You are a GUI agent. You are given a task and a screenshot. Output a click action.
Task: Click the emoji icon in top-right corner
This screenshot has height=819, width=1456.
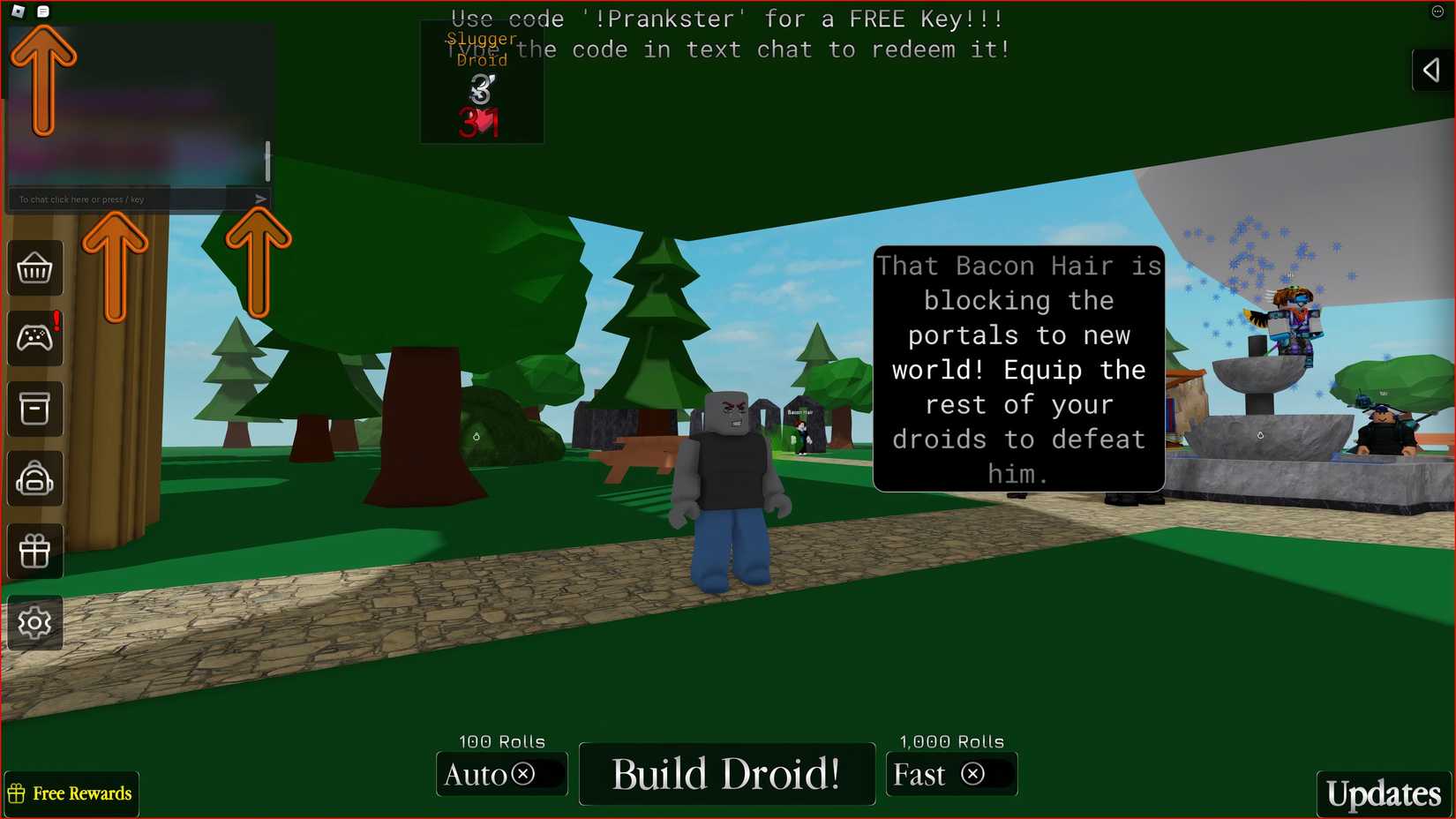click(x=1436, y=11)
